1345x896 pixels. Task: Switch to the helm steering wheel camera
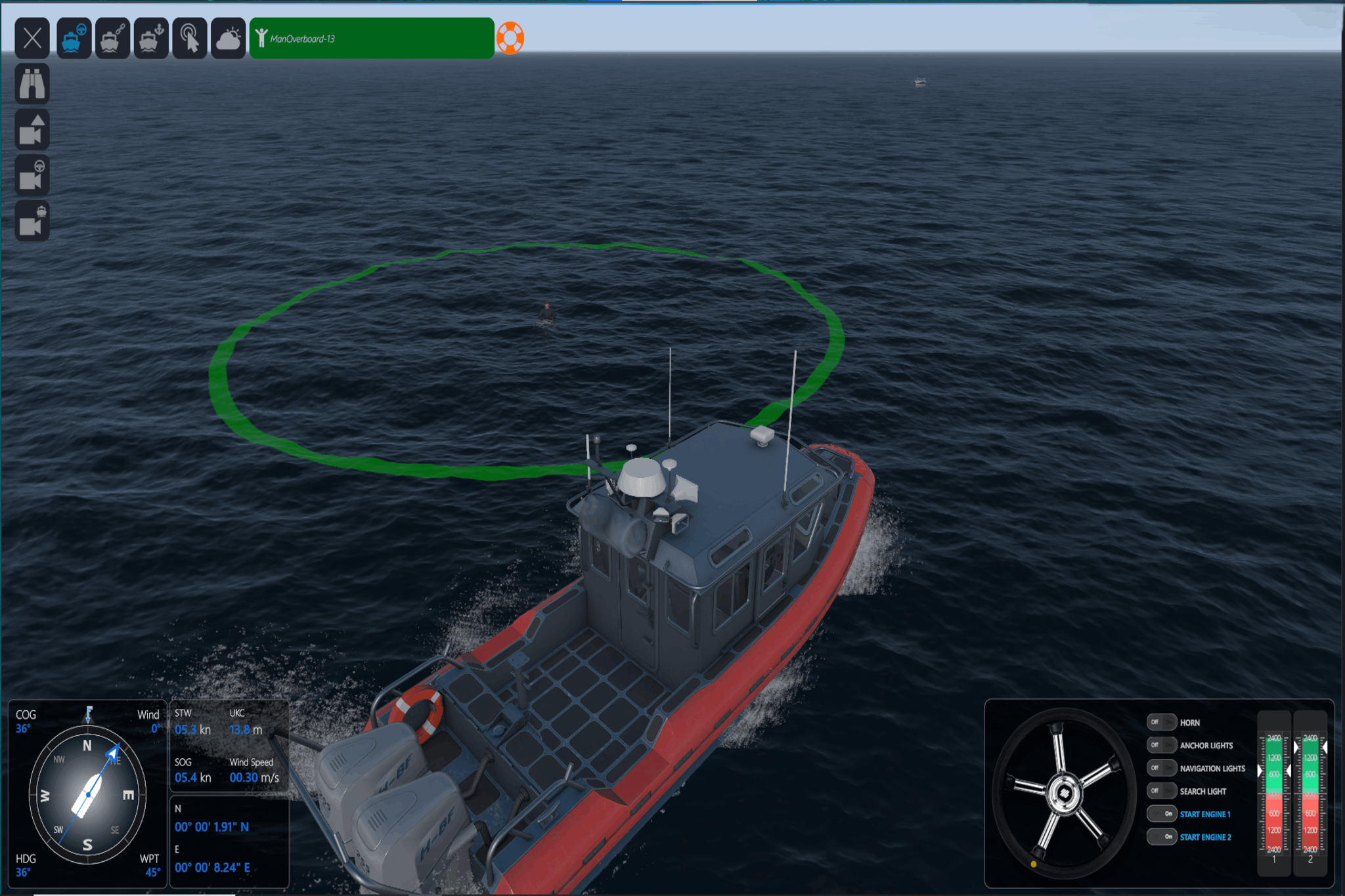[x=32, y=175]
